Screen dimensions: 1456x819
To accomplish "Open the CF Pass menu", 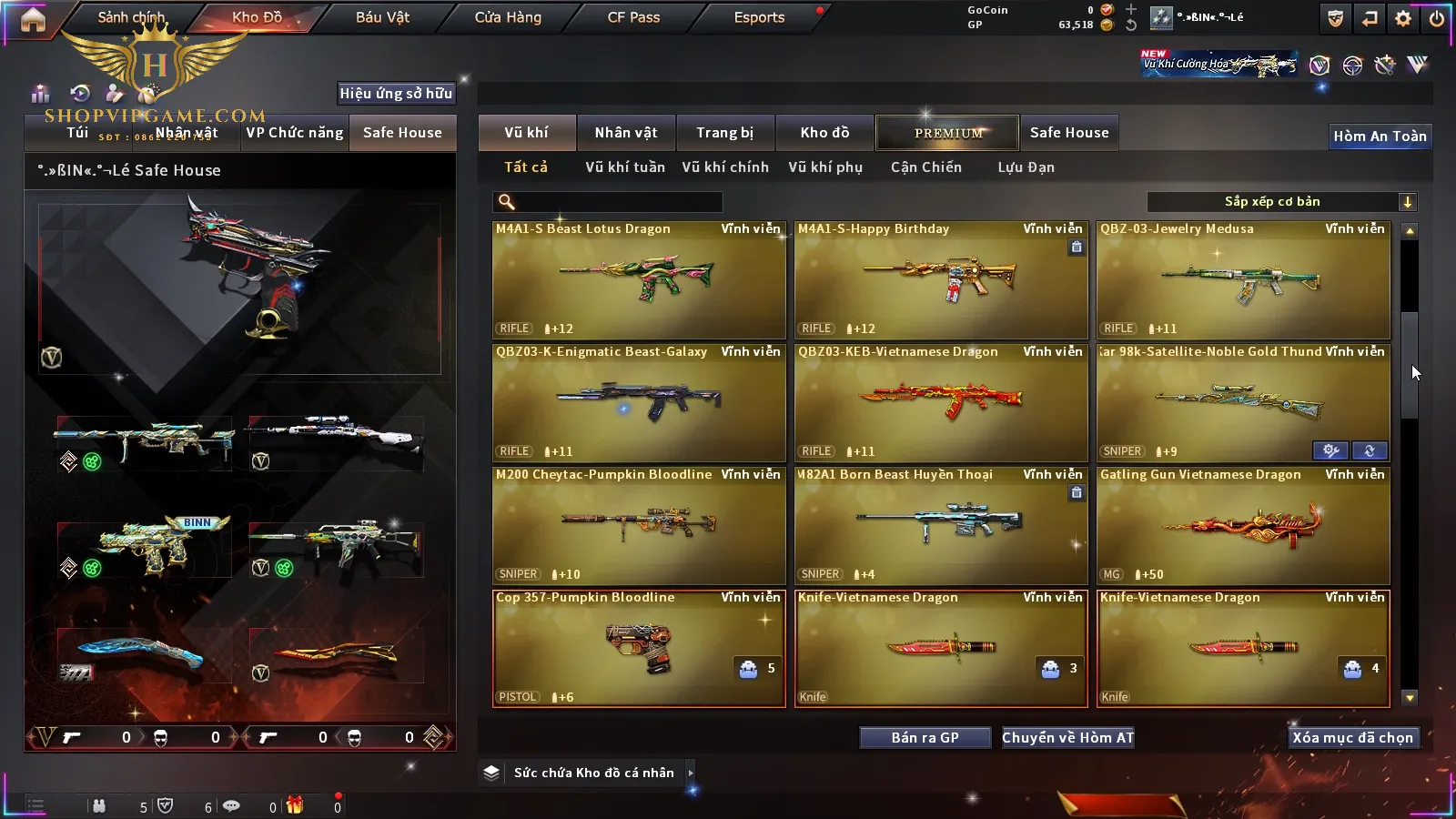I will pos(633,17).
